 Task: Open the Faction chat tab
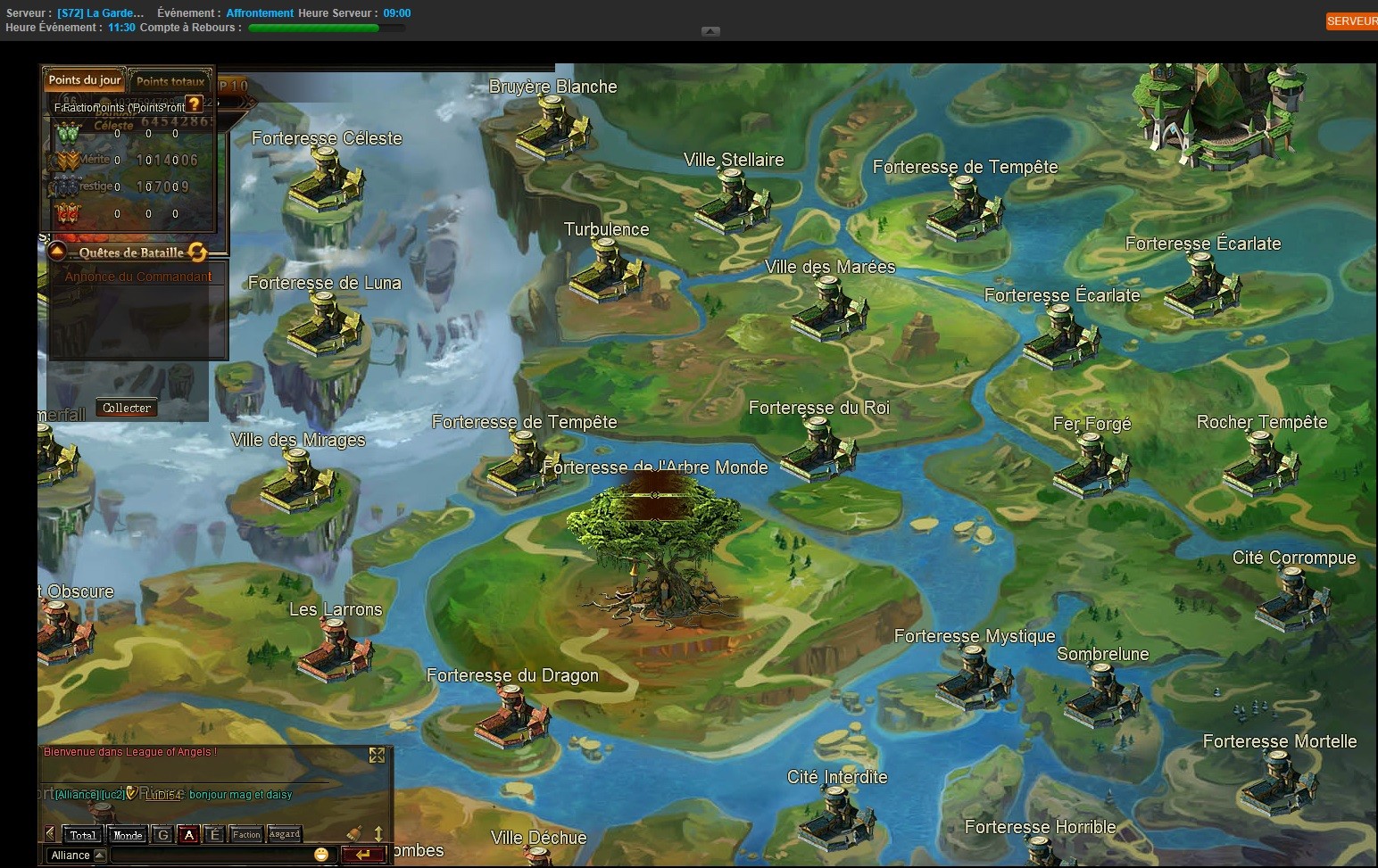click(x=246, y=835)
